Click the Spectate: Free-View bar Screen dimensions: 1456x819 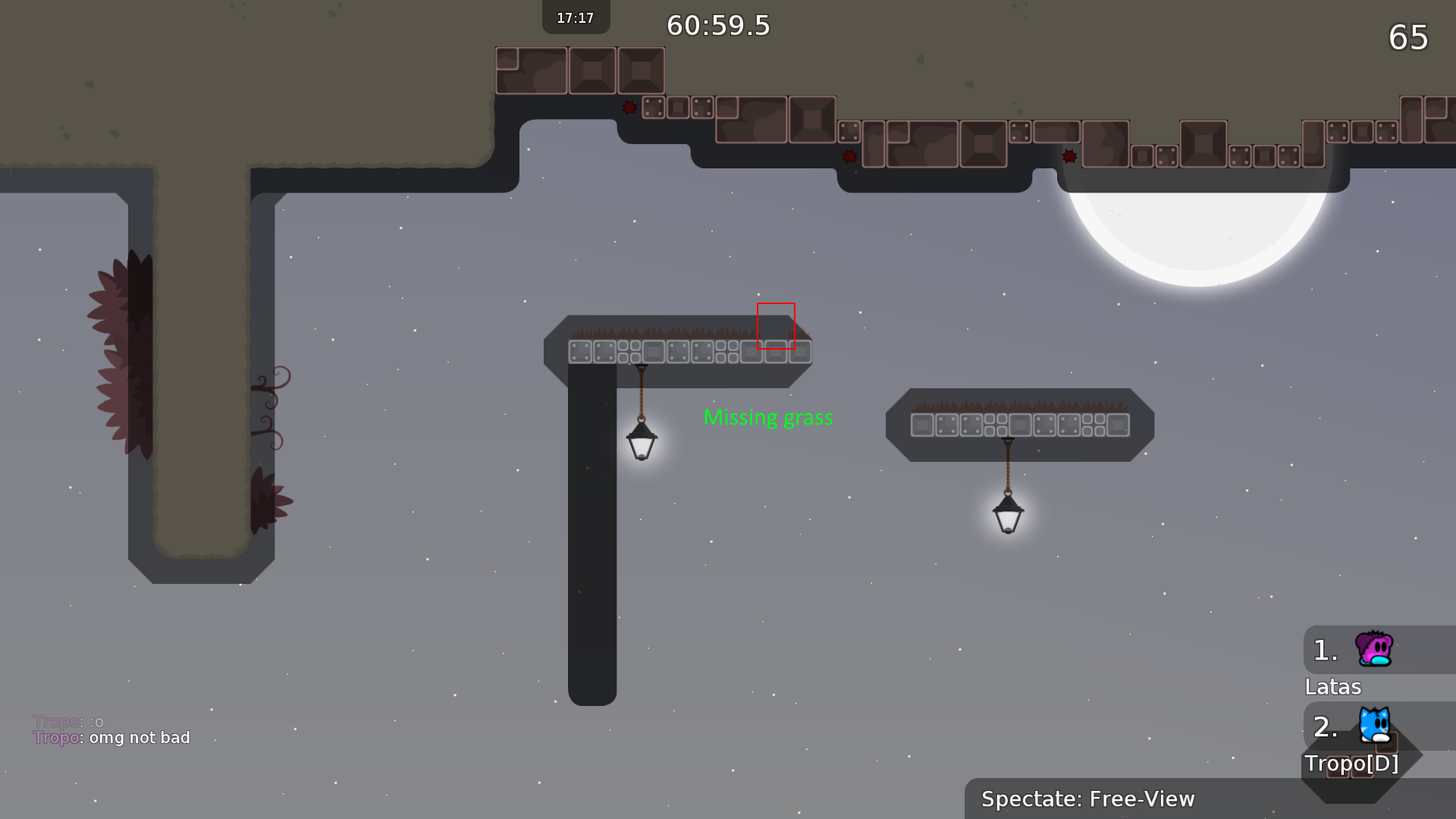[x=1087, y=799]
